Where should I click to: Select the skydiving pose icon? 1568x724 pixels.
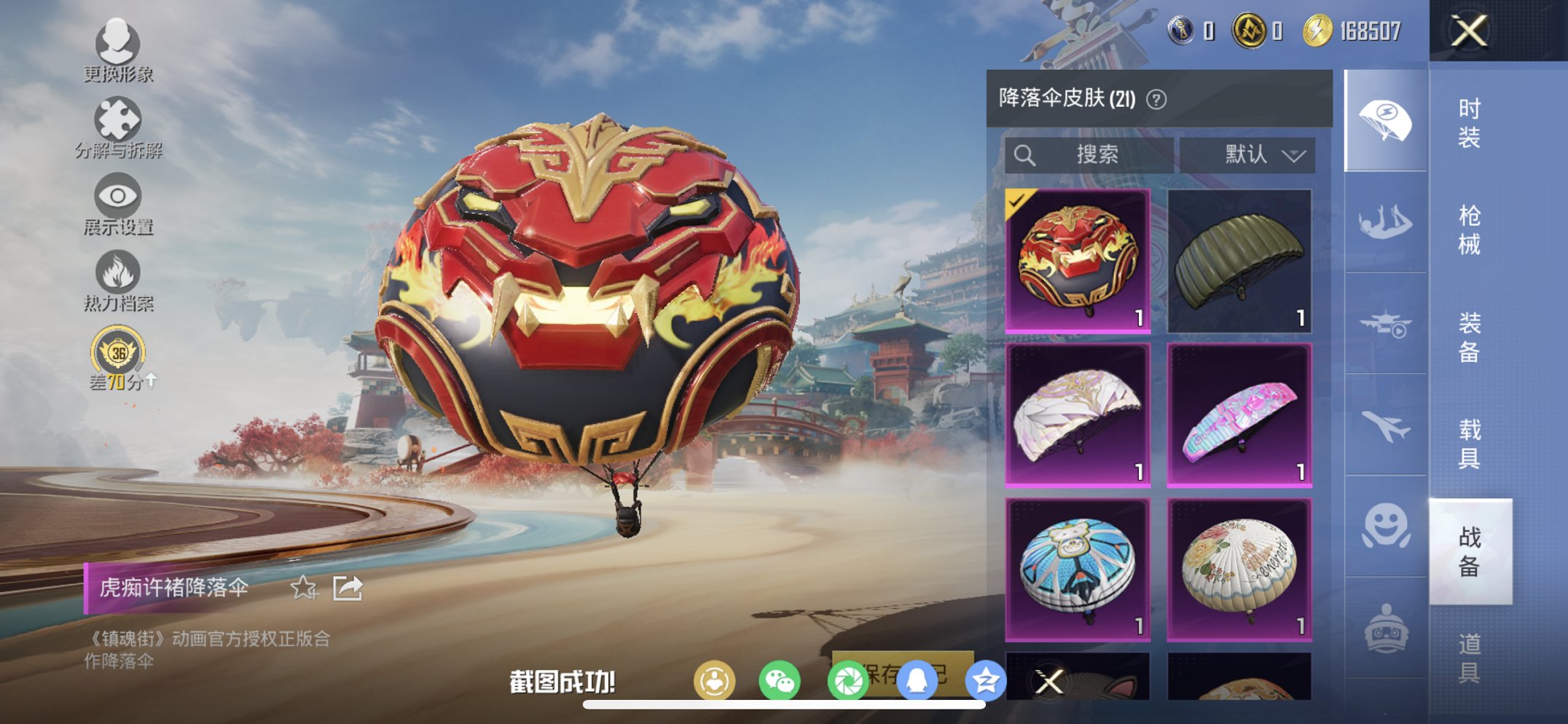coord(1388,219)
